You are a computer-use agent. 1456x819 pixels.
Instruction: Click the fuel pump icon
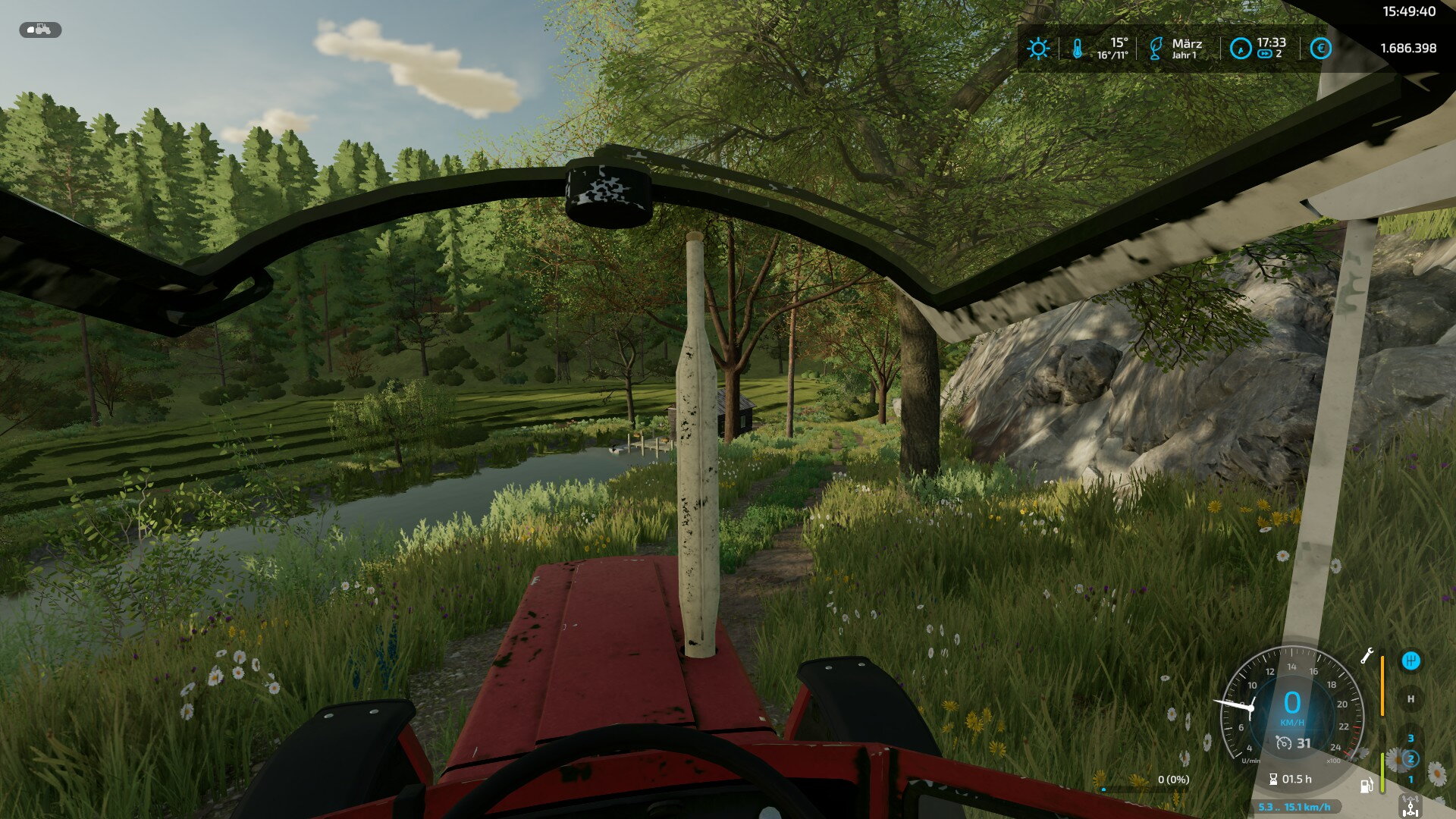1367,786
